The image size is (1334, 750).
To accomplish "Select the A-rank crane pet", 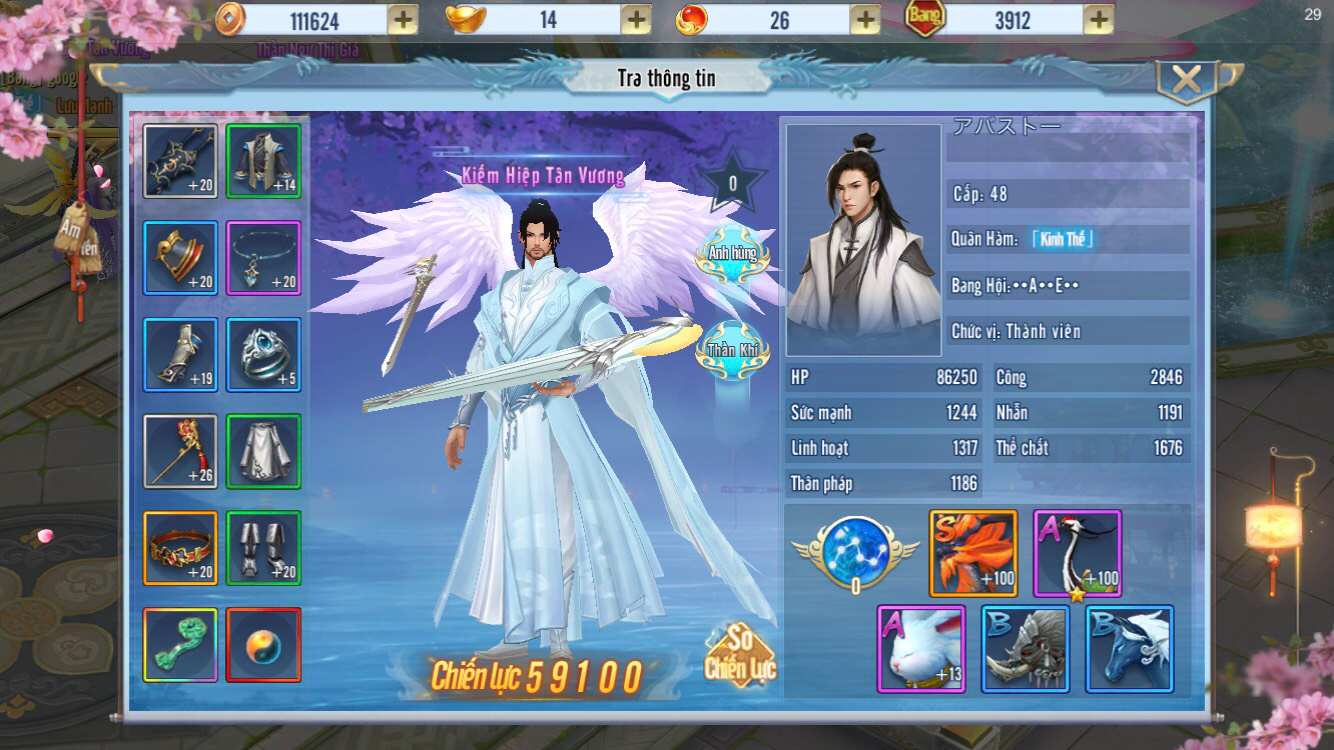I will tap(1077, 553).
